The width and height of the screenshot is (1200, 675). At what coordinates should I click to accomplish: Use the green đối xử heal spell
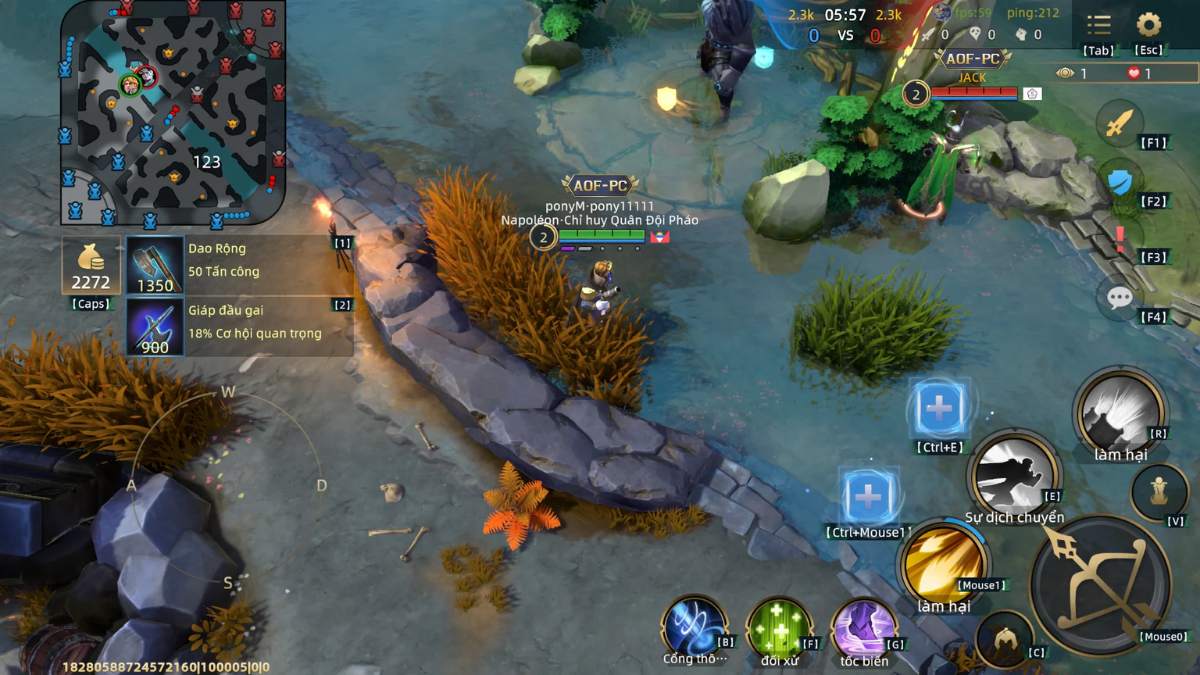point(778,626)
